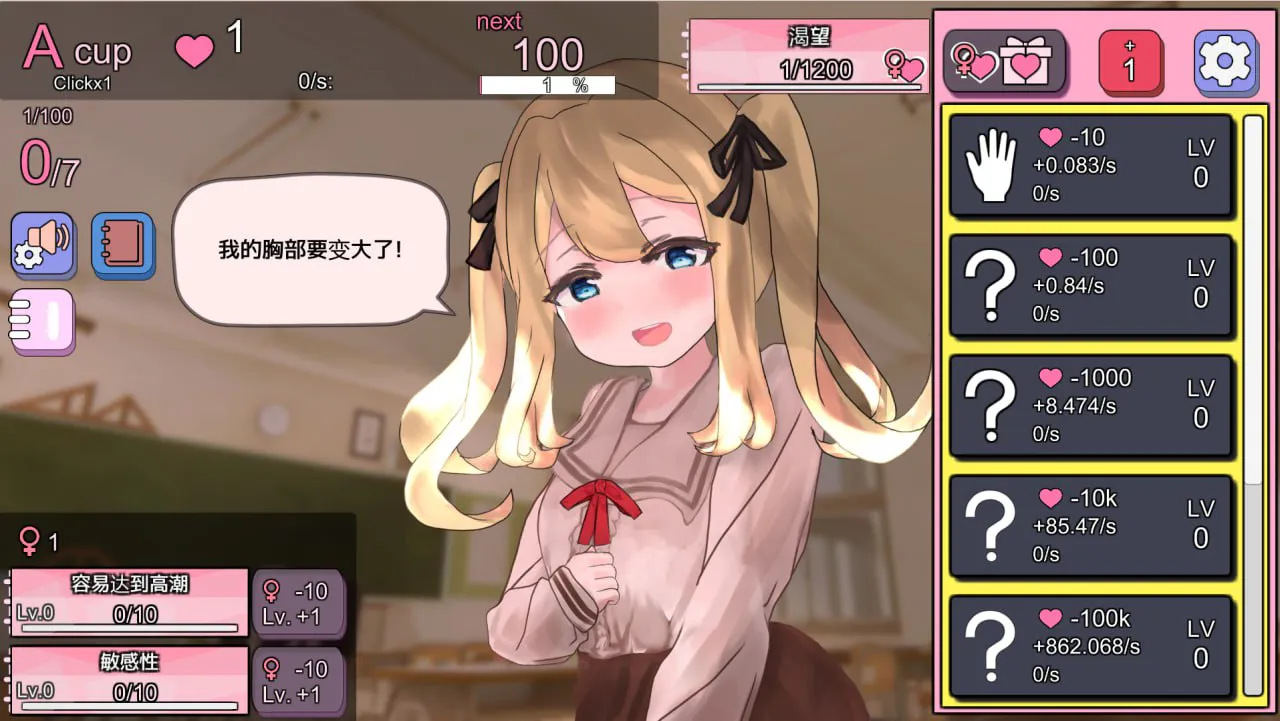Select the first question mark mystery upgrade
The image size is (1280, 721).
tap(1090, 285)
